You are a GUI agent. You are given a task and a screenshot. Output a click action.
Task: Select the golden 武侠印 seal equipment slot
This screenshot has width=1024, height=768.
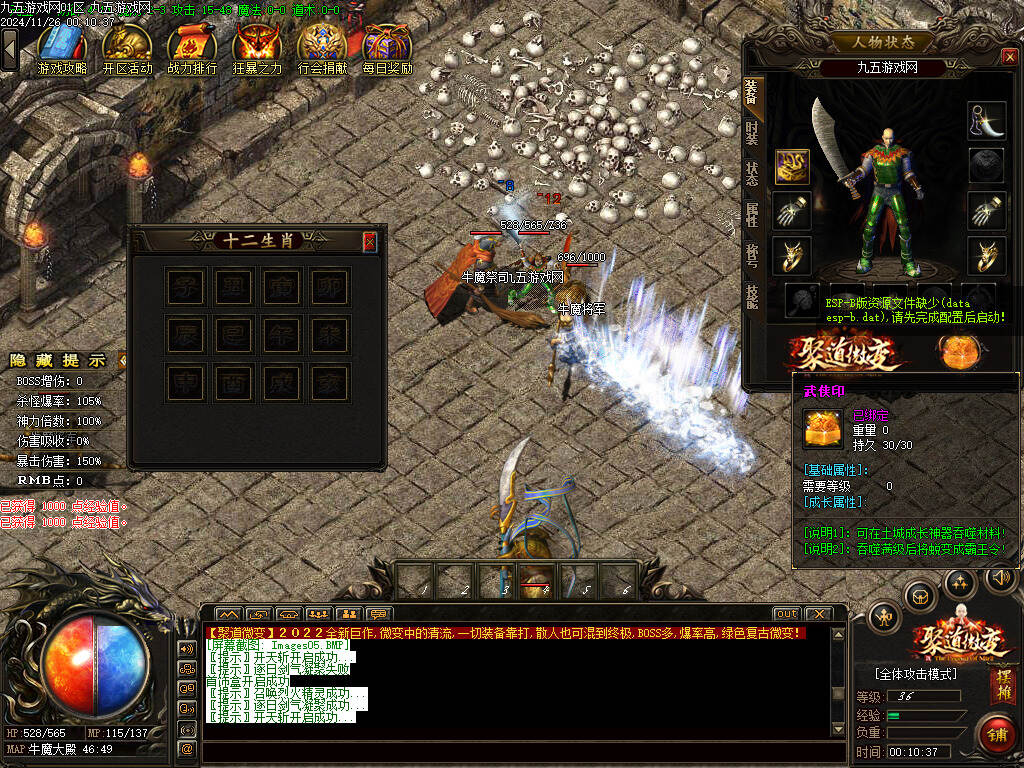pyautogui.click(x=793, y=166)
